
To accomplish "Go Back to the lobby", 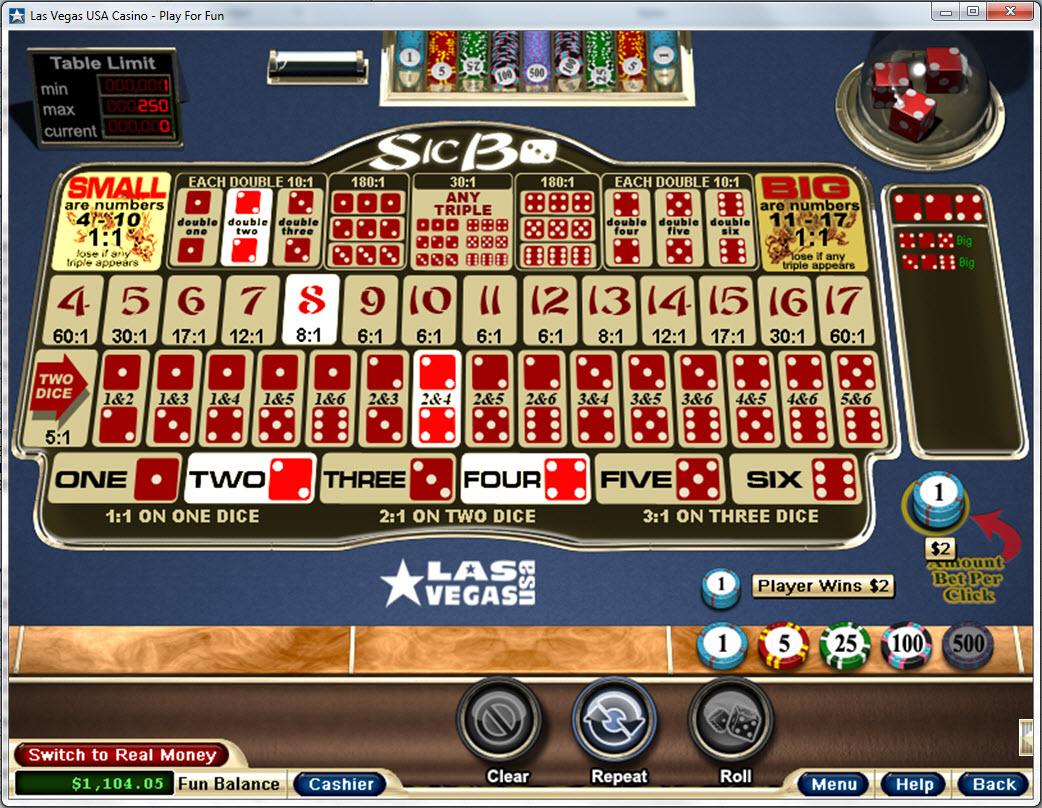I will (x=994, y=784).
